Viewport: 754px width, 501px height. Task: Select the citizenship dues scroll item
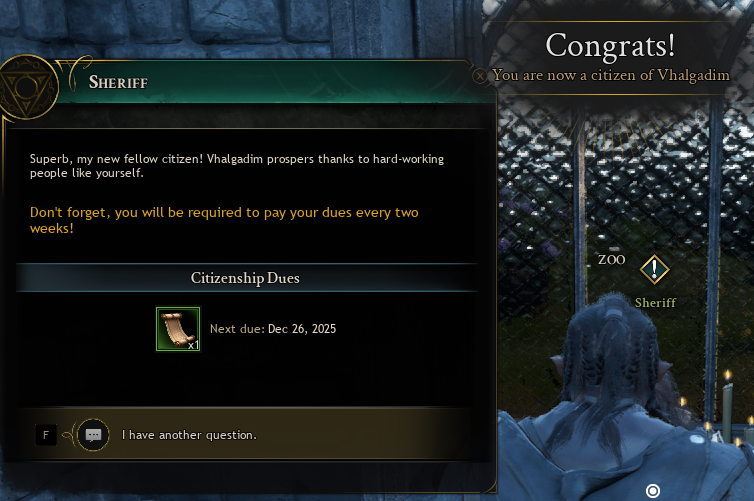click(x=178, y=329)
